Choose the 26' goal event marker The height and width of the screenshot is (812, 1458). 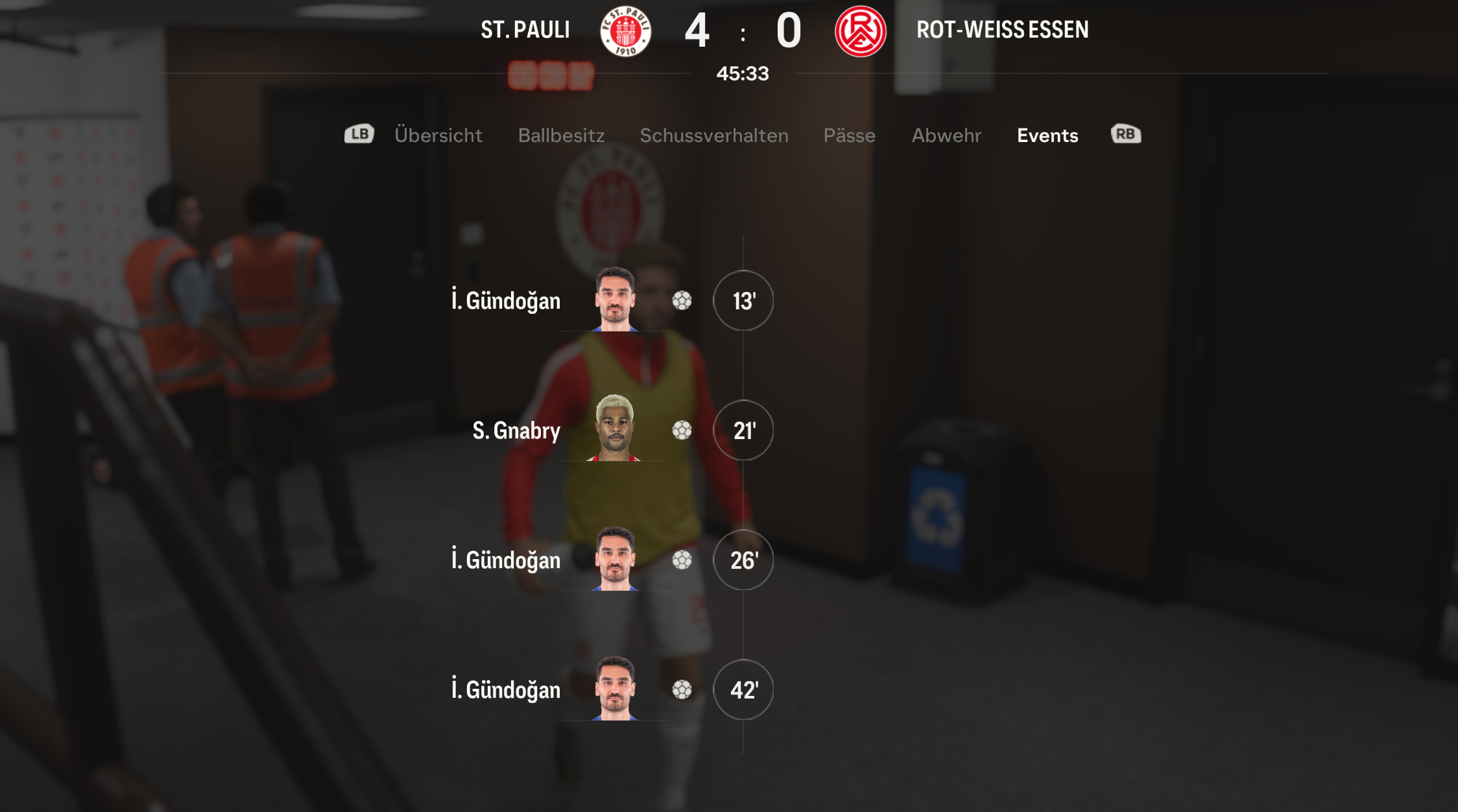pos(743,560)
